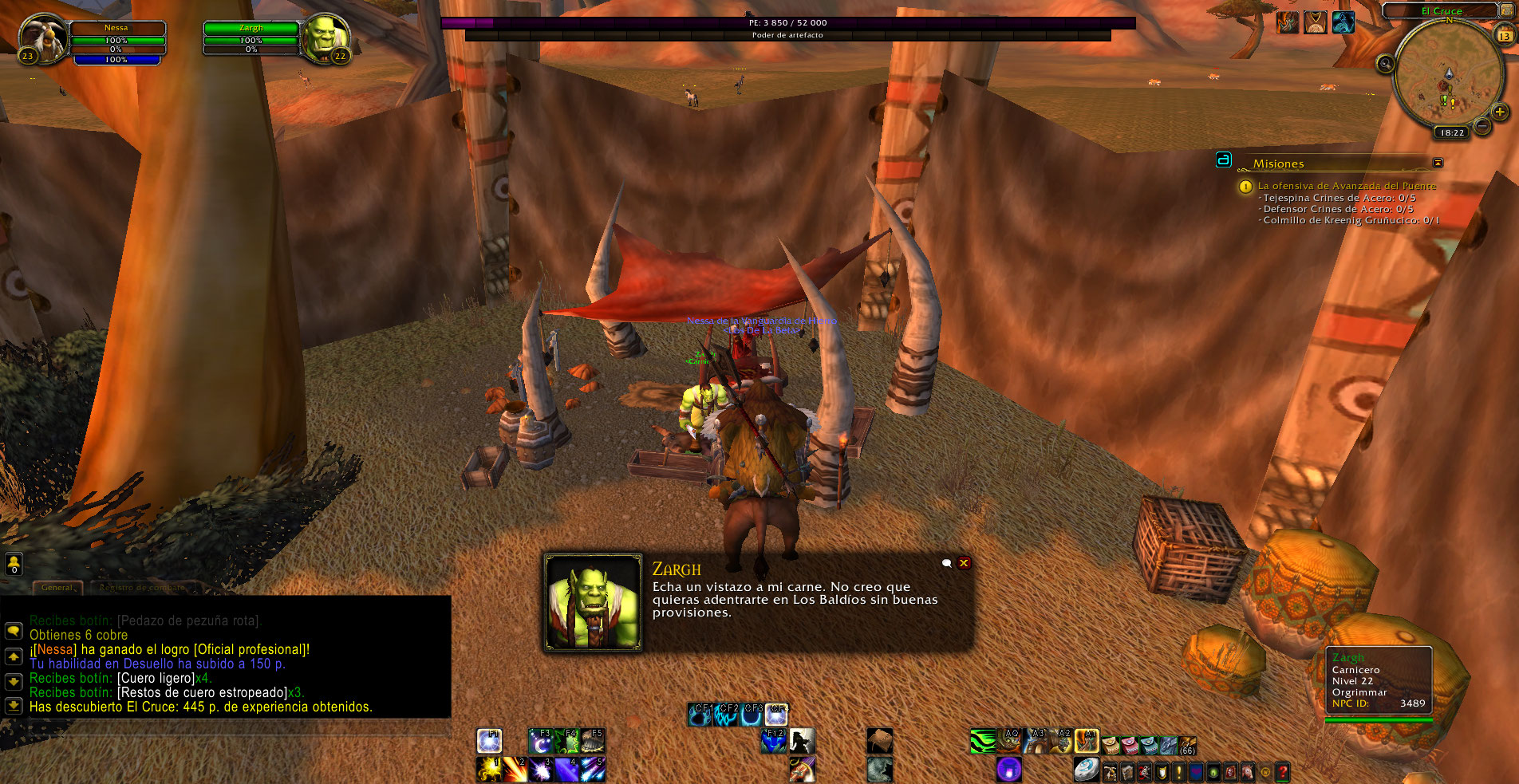The image size is (1519, 784).
Task: Open the minimap tracking magnifier button
Action: pyautogui.click(x=1386, y=64)
